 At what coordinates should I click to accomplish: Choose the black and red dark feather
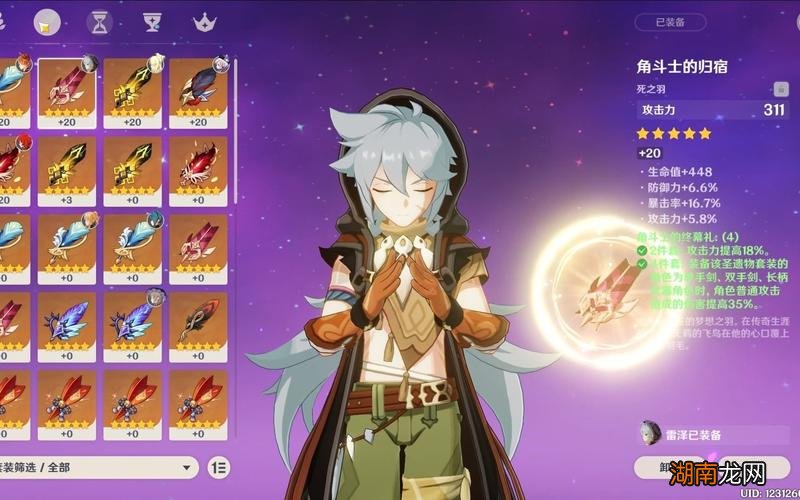198,322
